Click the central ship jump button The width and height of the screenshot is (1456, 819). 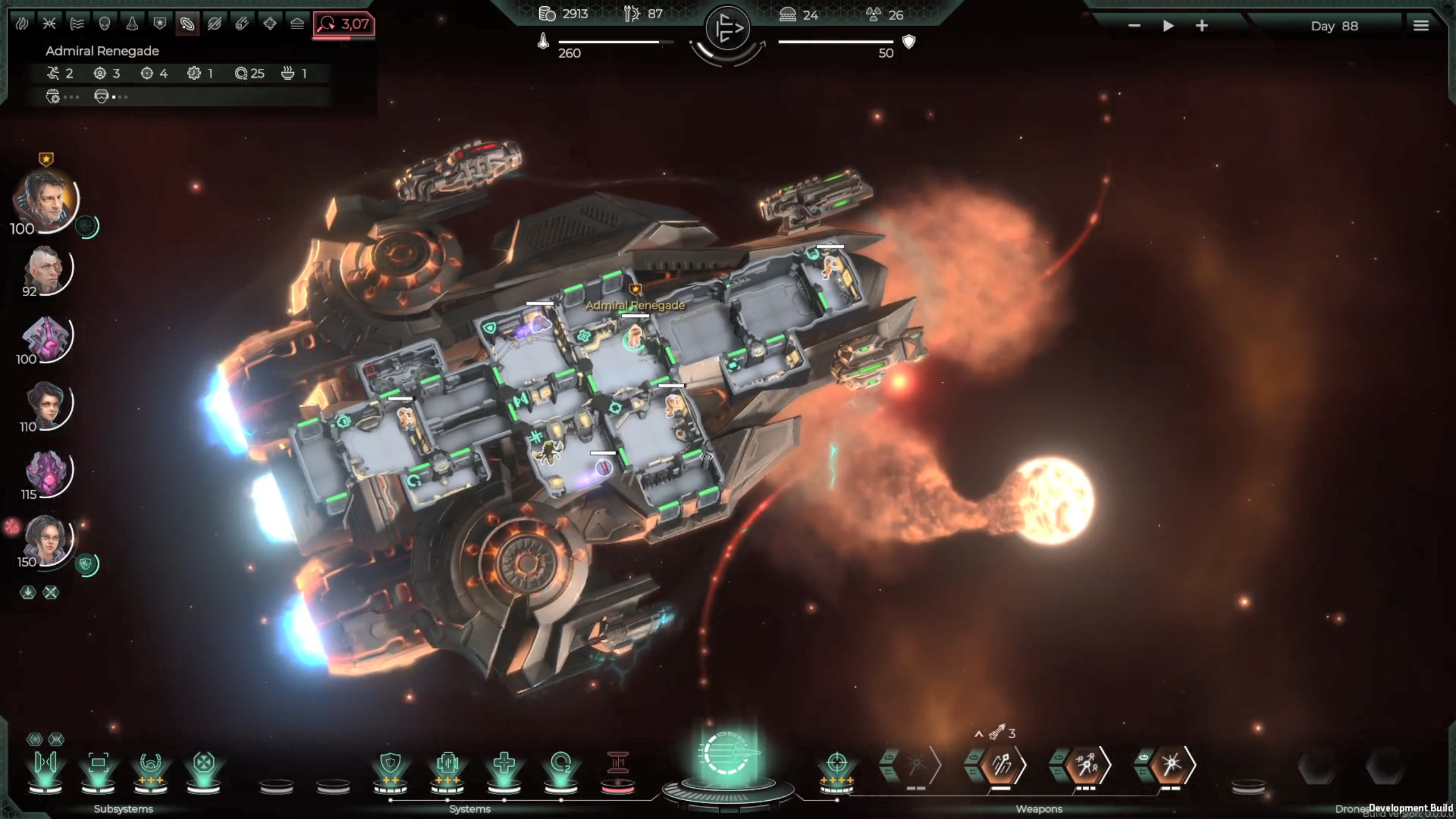click(x=727, y=758)
